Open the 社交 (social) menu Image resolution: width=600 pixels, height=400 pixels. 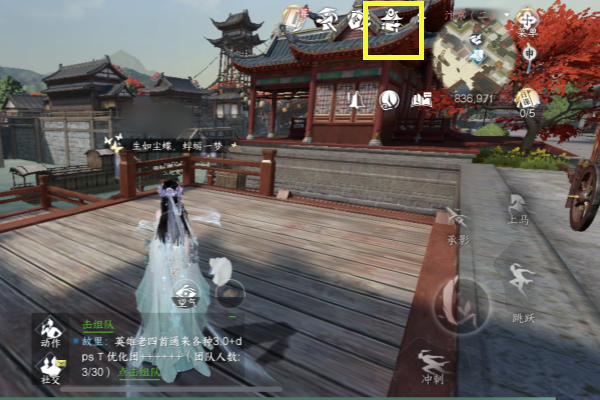[x=48, y=370]
